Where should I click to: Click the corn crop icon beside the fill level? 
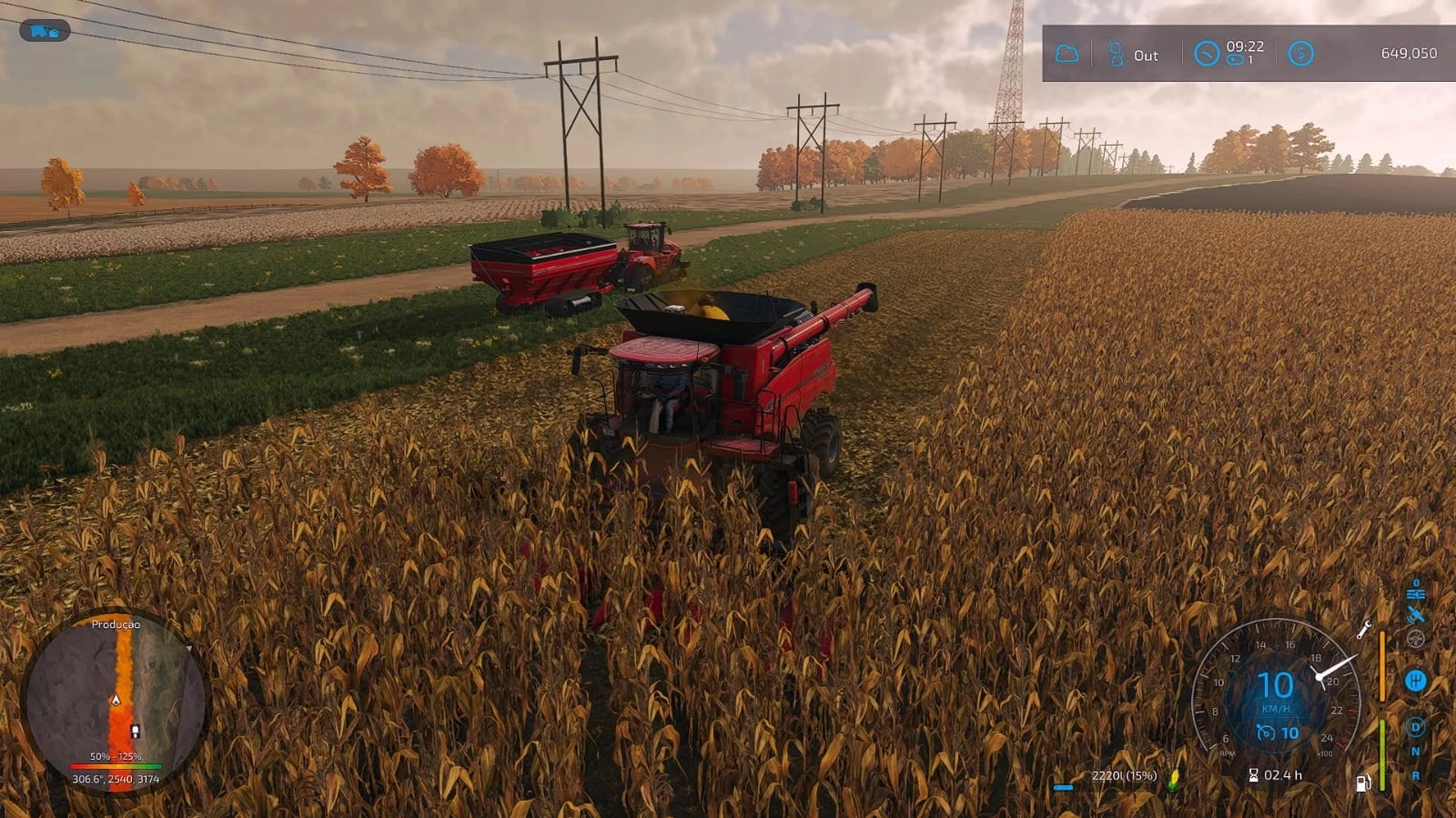pyautogui.click(x=1173, y=779)
